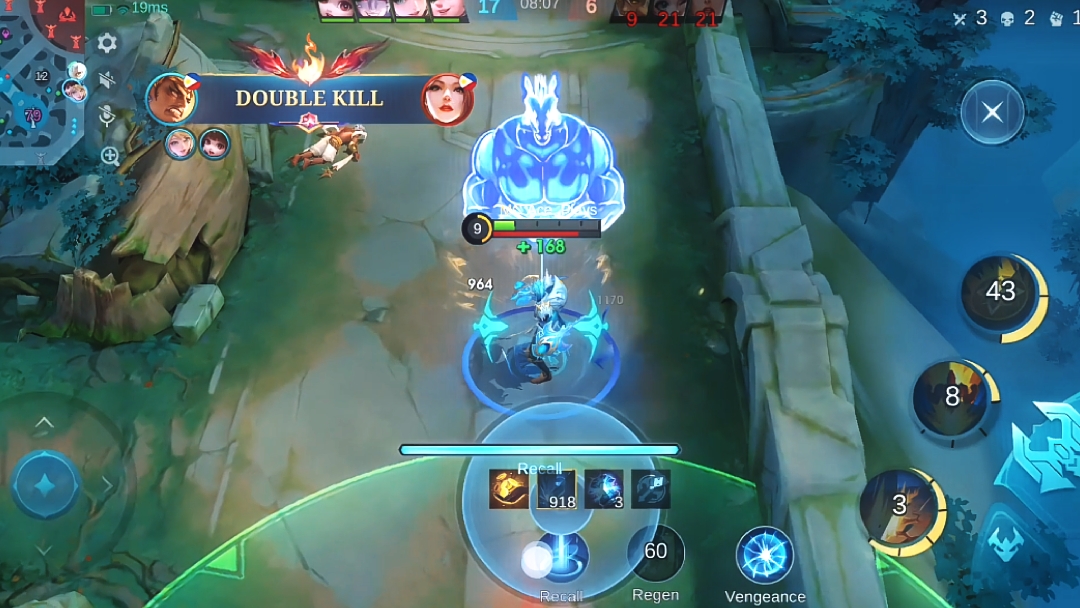The height and width of the screenshot is (608, 1080).
Task: Tap the skill showing 43 cooldown
Action: tap(1000, 292)
